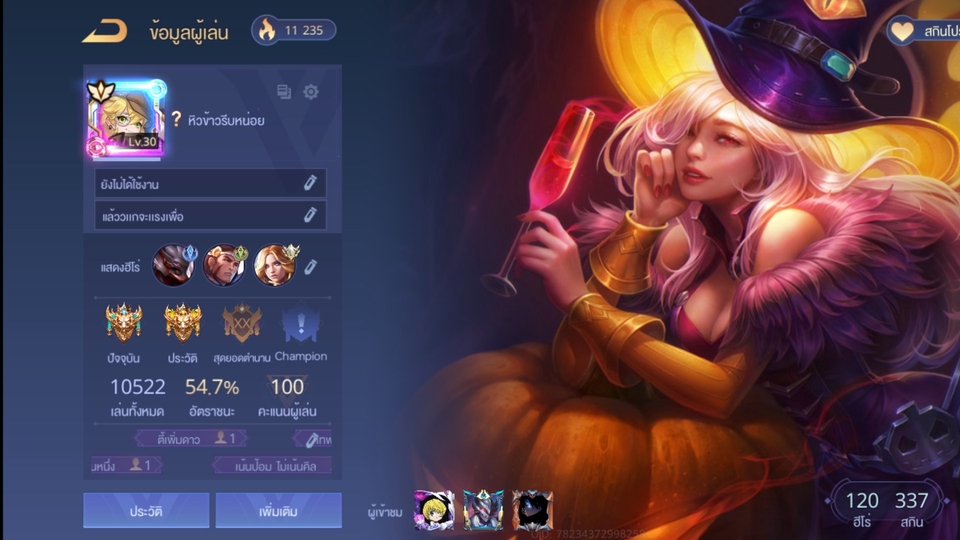Screen dimensions: 960x540
Task: Select the เน้นป้อม ไม่เน้นคิล tag
Action: click(x=272, y=465)
